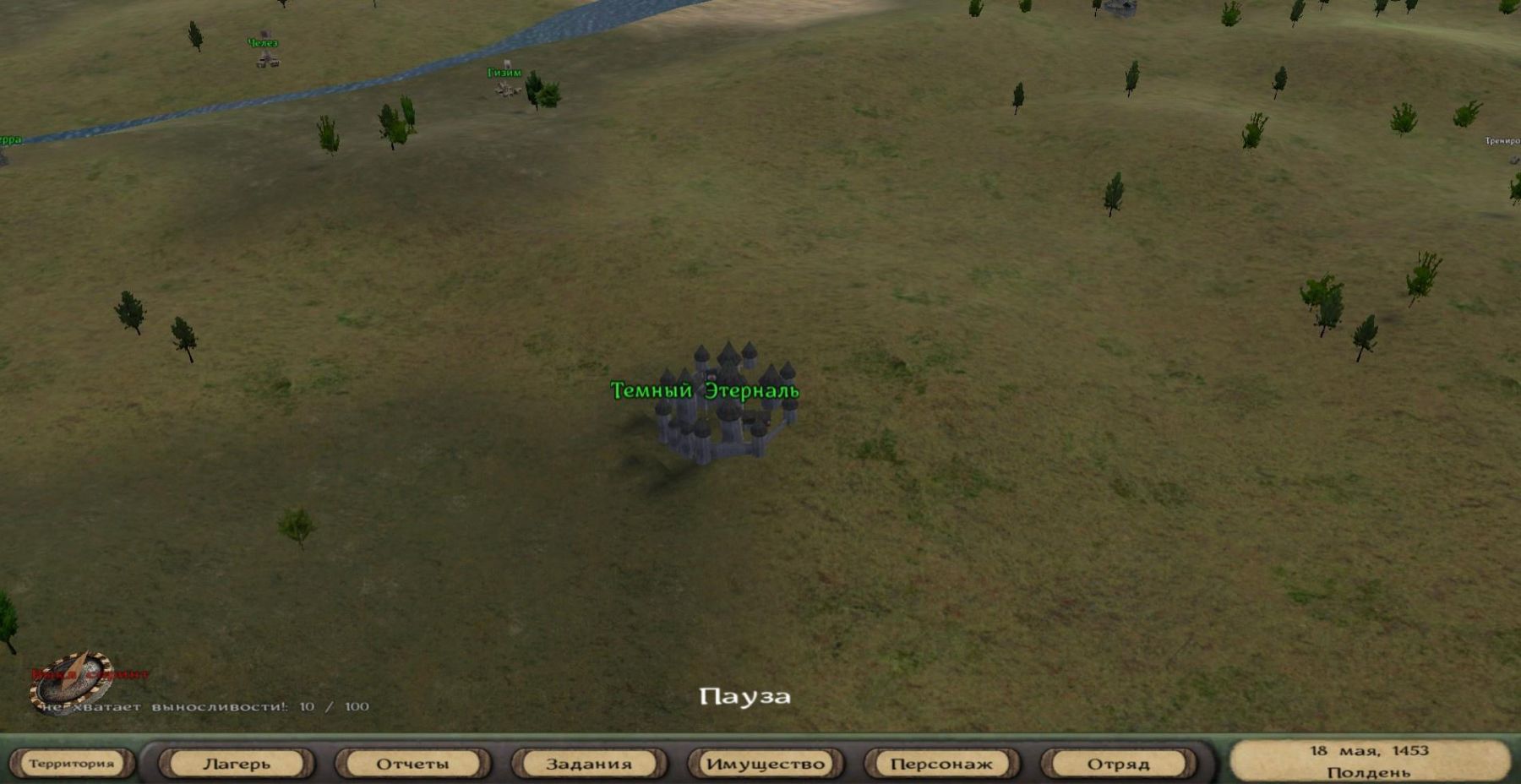Click the Гизим village map label
The image size is (1521, 784).
504,73
